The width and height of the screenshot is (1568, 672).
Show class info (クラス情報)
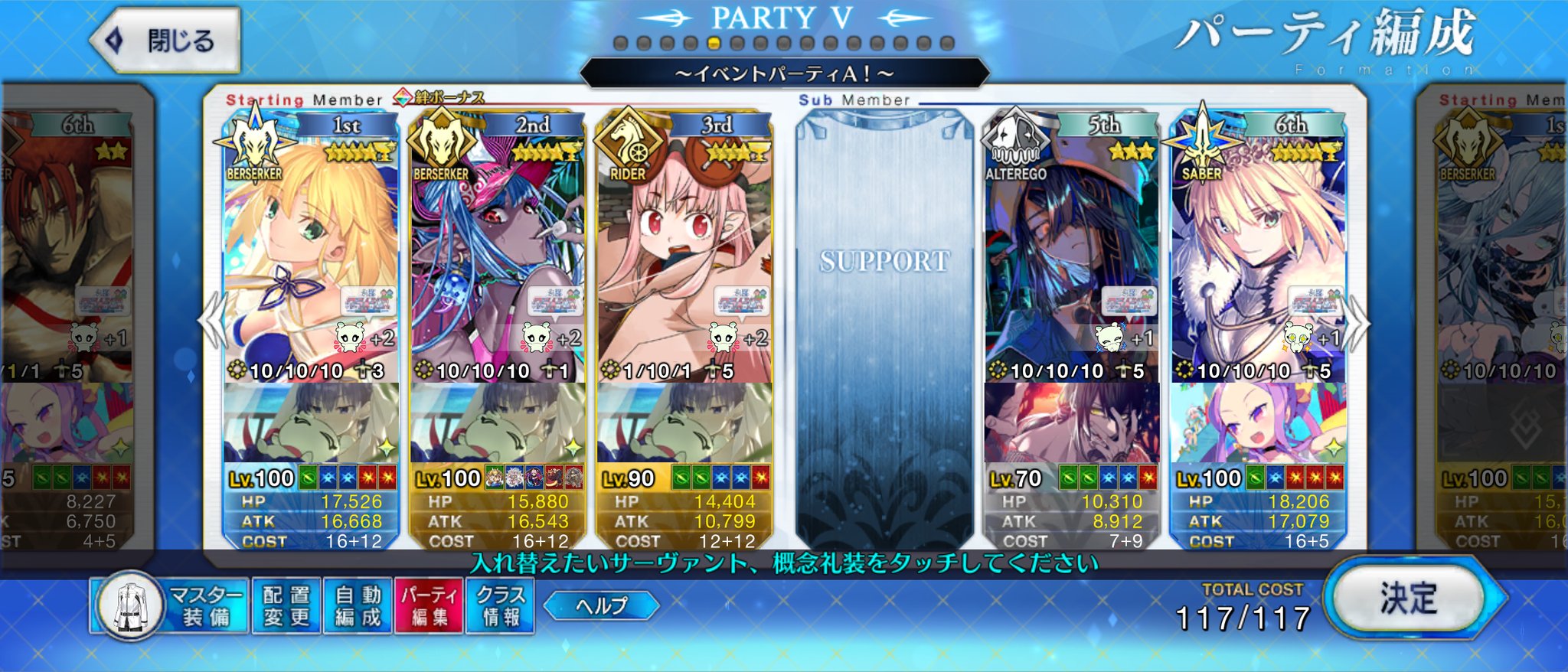501,605
